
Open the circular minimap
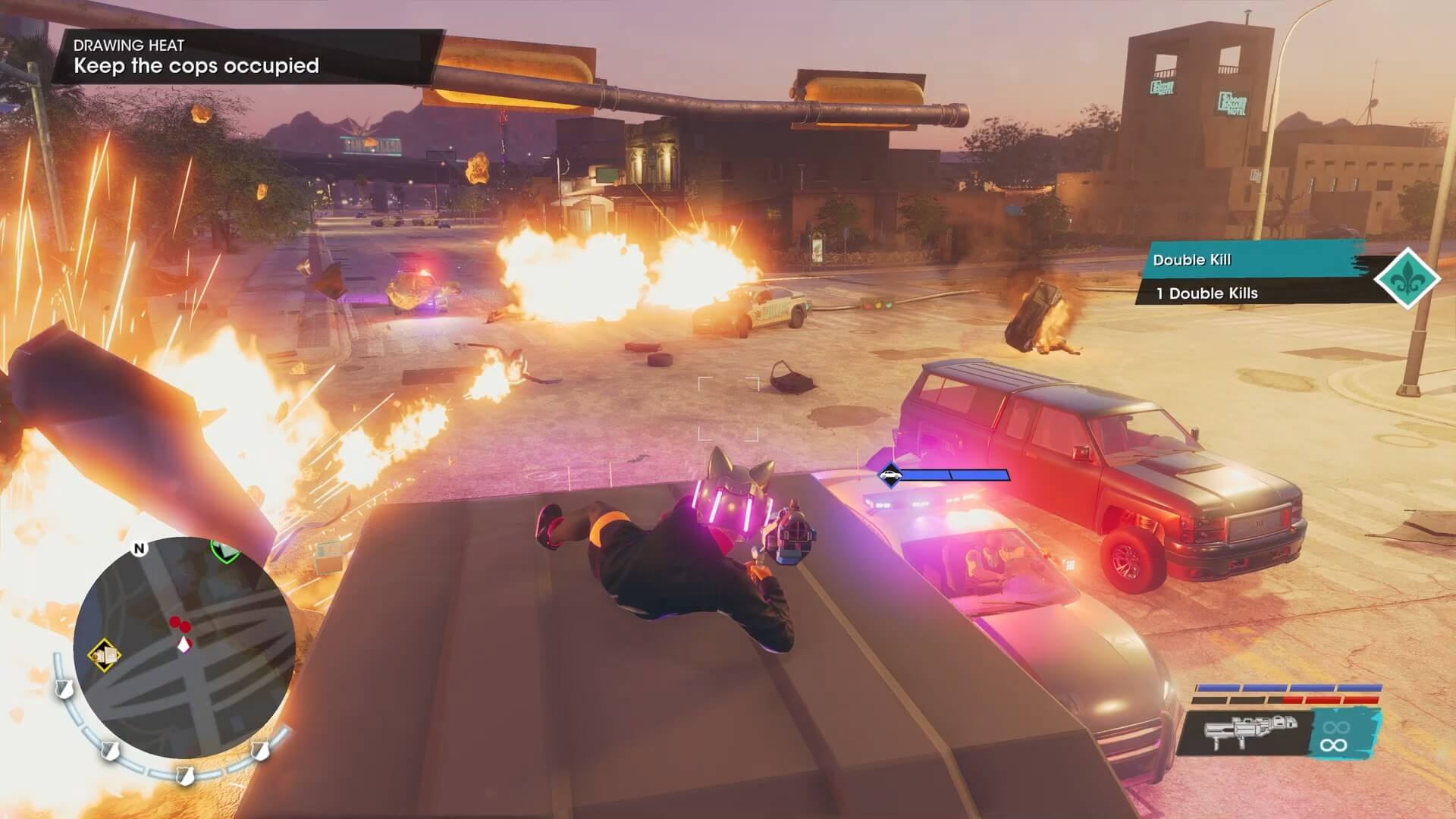point(184,649)
